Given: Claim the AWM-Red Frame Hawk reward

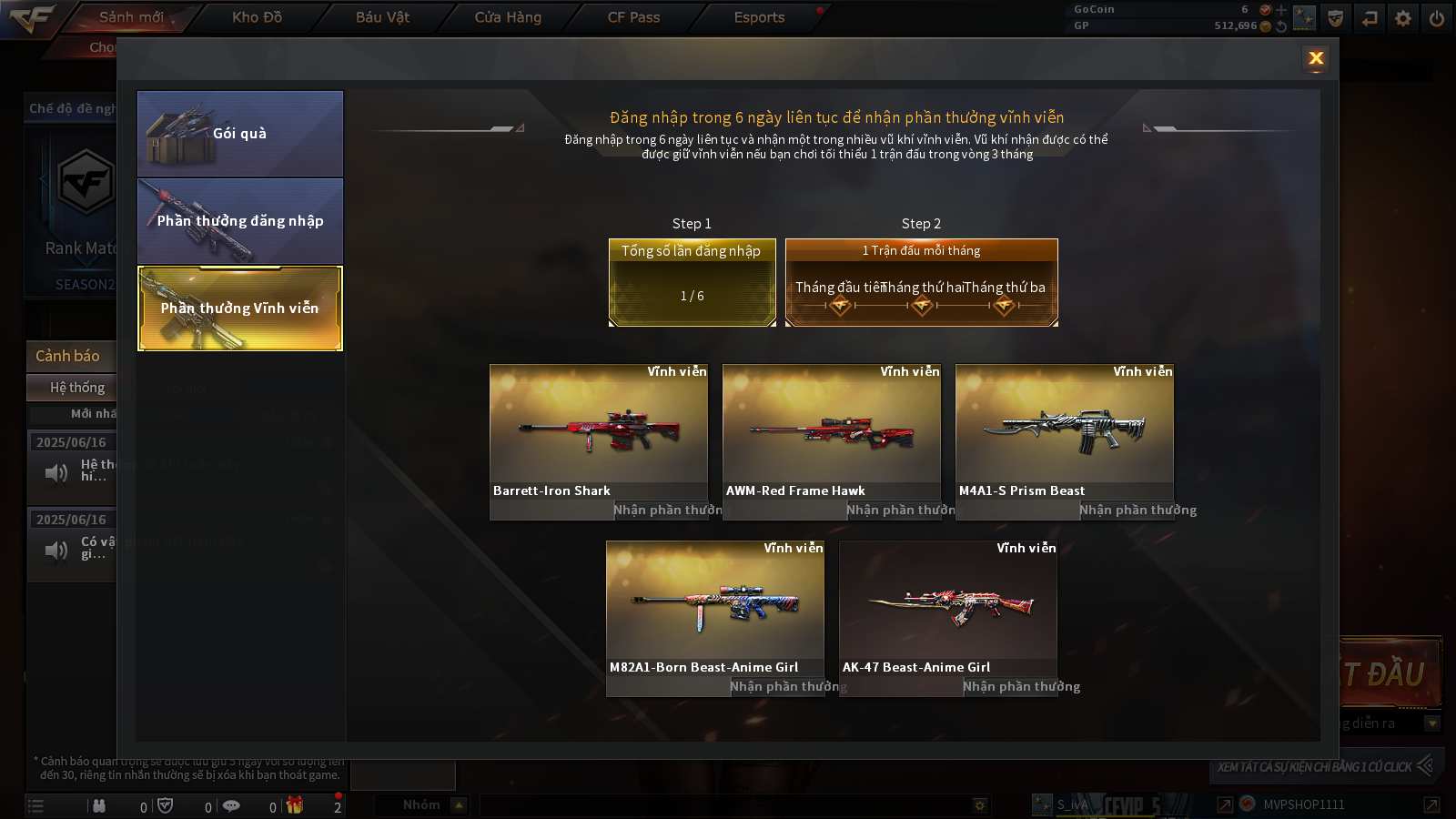Looking at the screenshot, I should click(x=899, y=511).
